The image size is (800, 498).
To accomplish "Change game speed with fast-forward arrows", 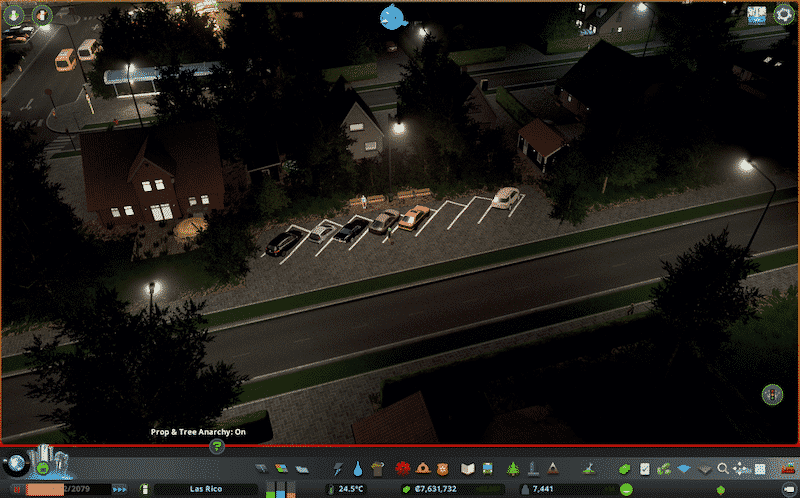I will [x=120, y=489].
